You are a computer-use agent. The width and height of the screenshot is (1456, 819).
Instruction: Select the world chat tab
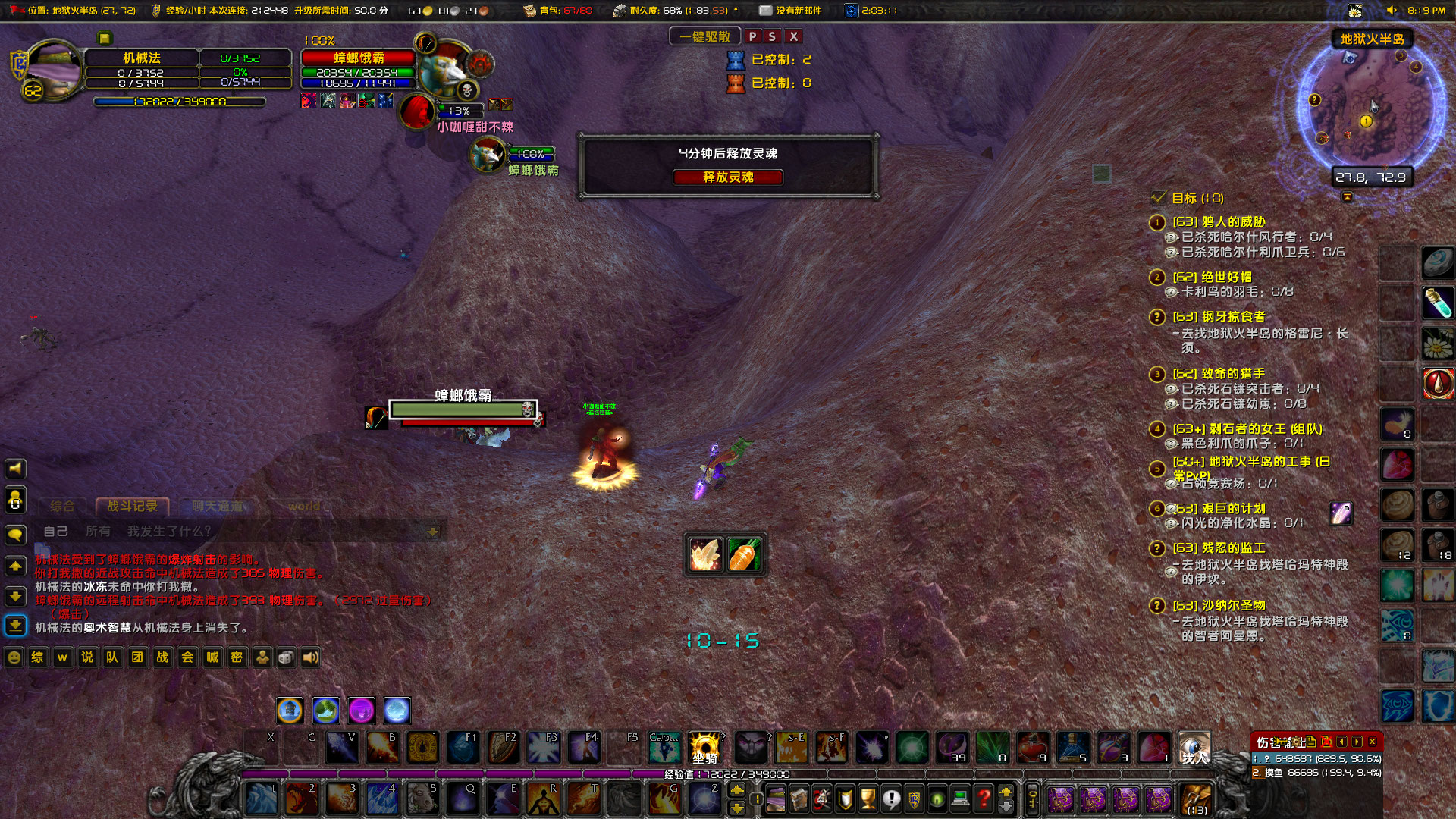pos(304,506)
